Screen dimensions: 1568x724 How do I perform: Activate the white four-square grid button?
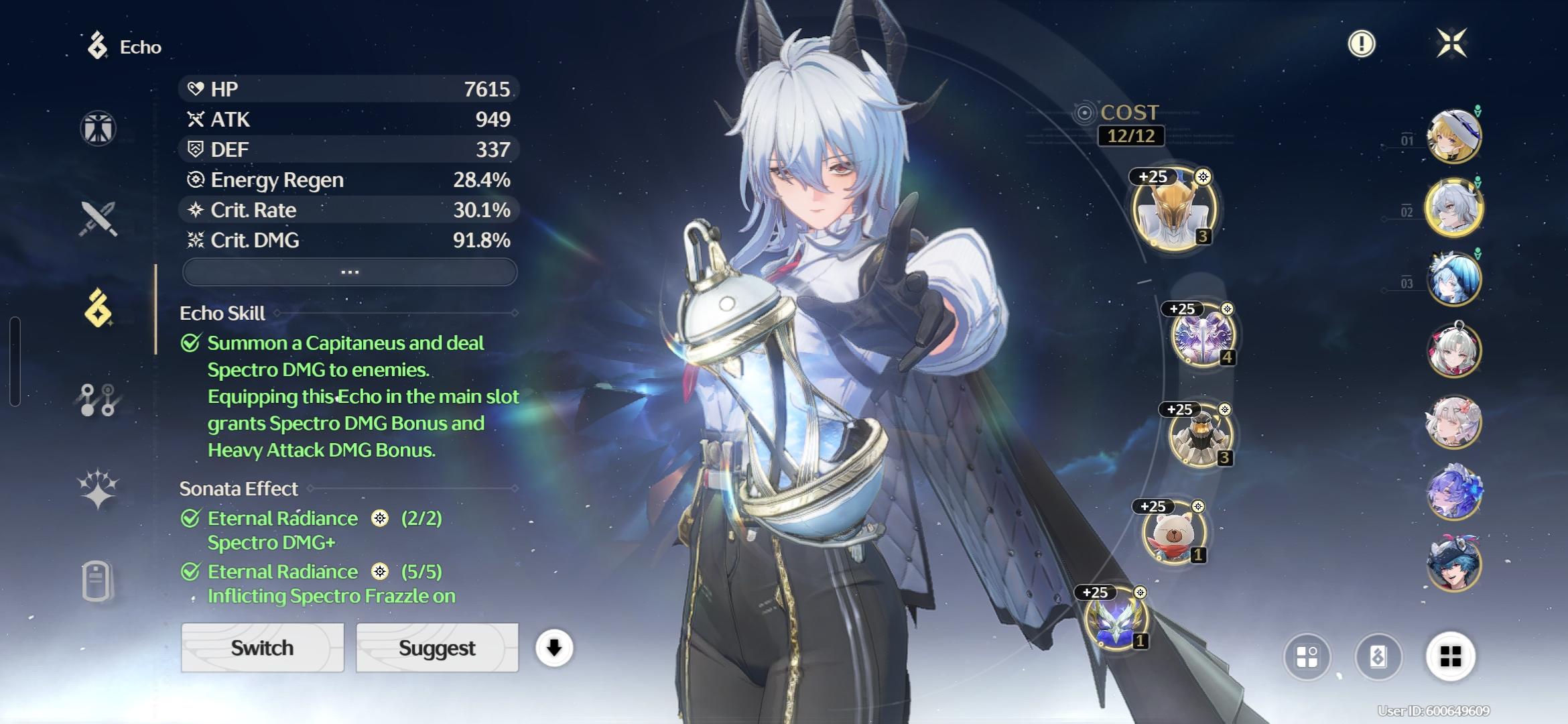pos(1450,656)
